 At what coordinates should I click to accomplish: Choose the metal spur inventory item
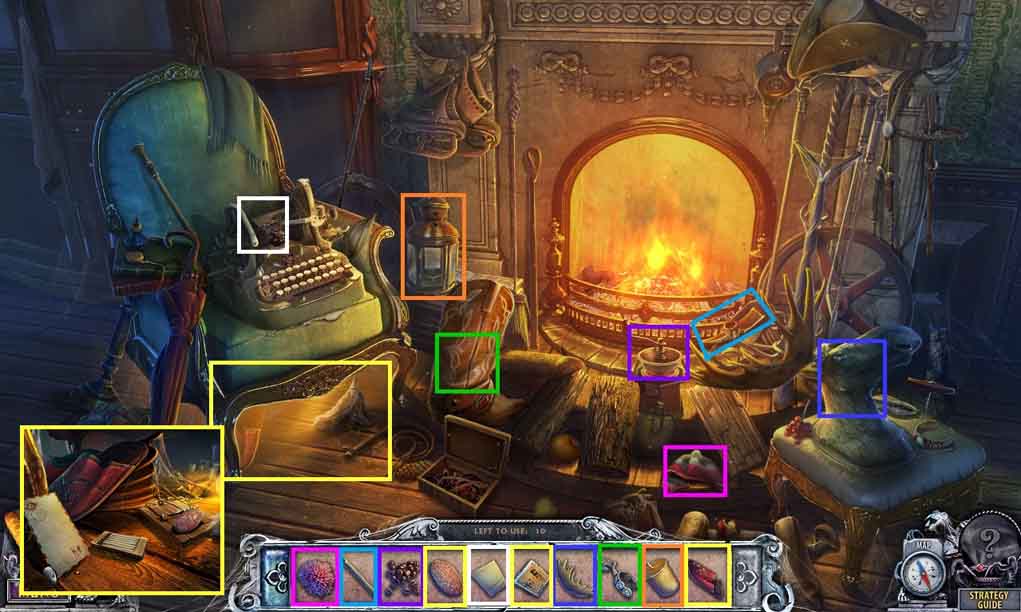pyautogui.click(x=618, y=575)
